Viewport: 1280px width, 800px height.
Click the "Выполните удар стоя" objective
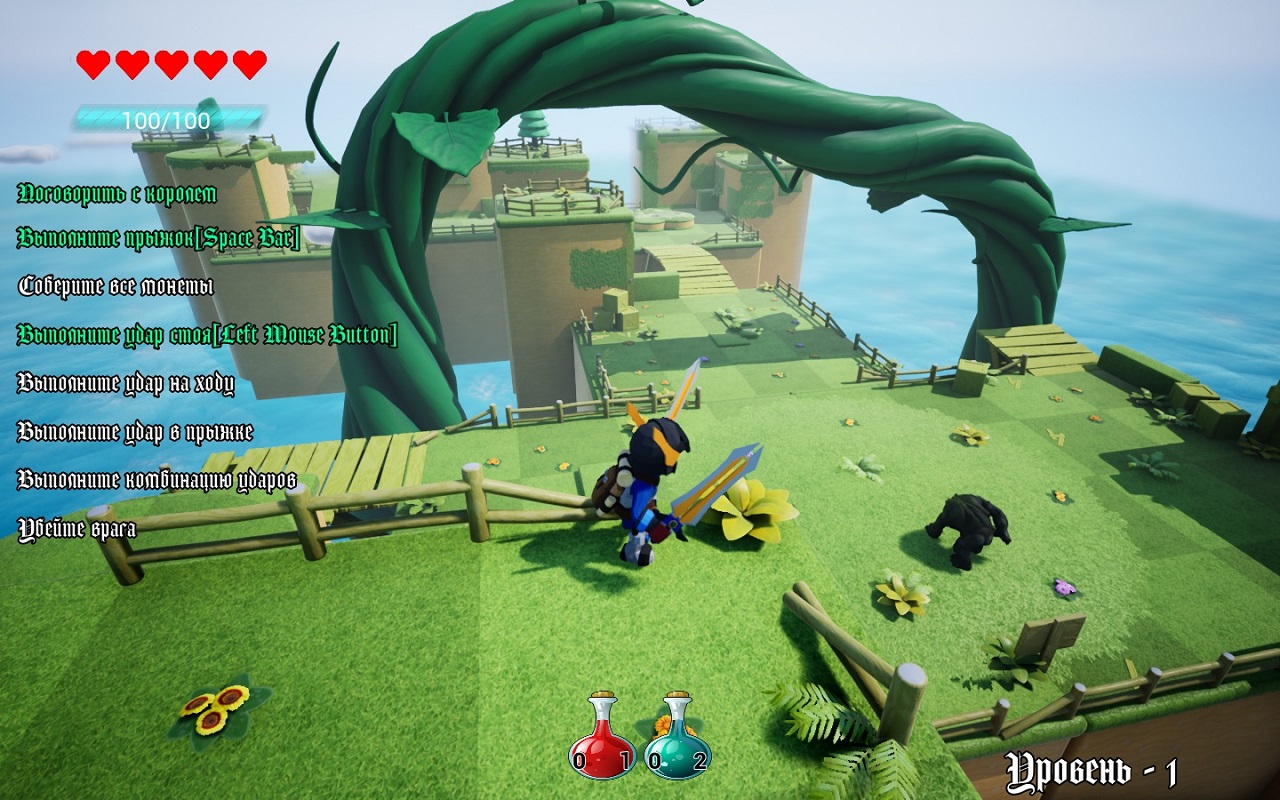click(207, 335)
